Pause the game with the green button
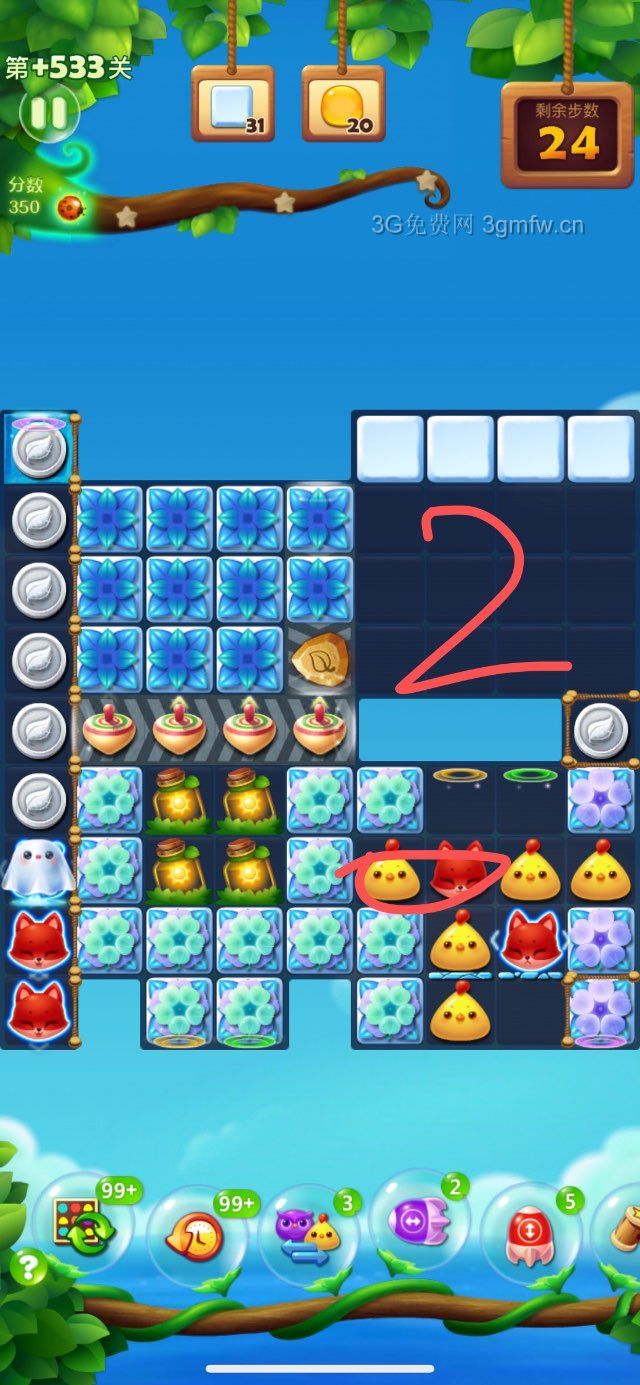The width and height of the screenshot is (640, 1385). pos(48,113)
